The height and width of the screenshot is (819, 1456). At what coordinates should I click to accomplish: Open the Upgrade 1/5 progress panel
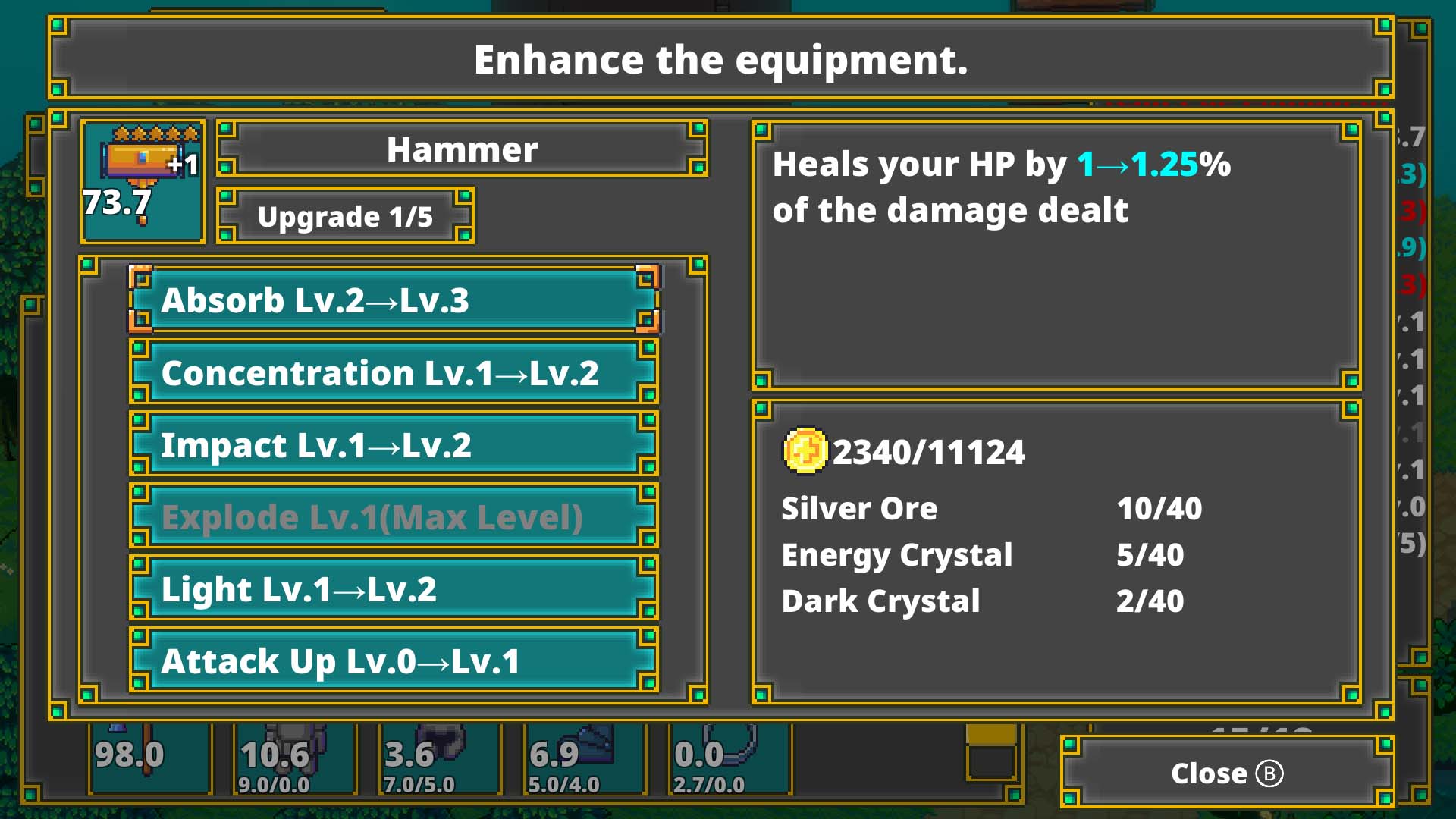coord(345,216)
